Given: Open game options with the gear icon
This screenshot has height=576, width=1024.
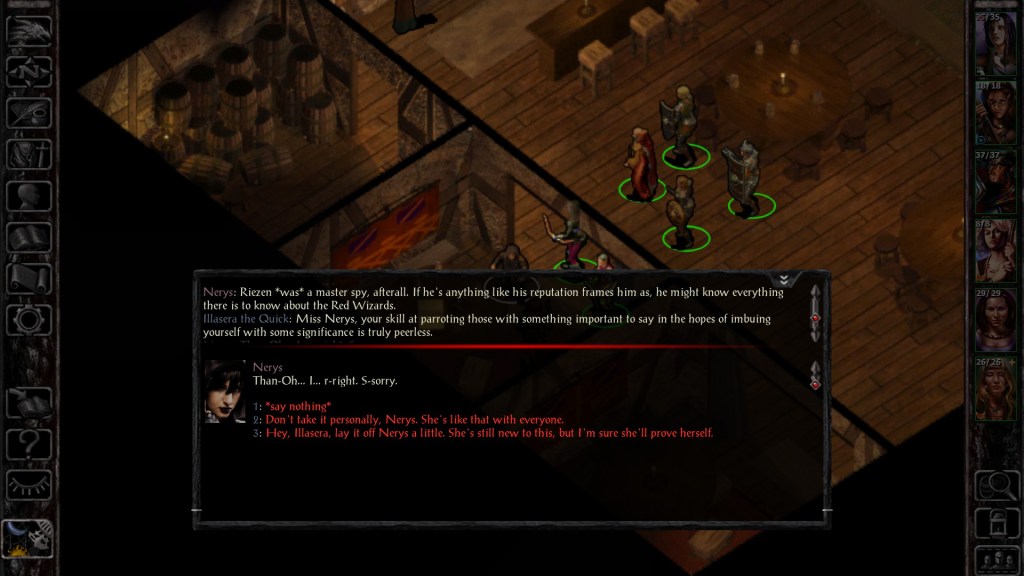Looking at the screenshot, I should click(29, 320).
